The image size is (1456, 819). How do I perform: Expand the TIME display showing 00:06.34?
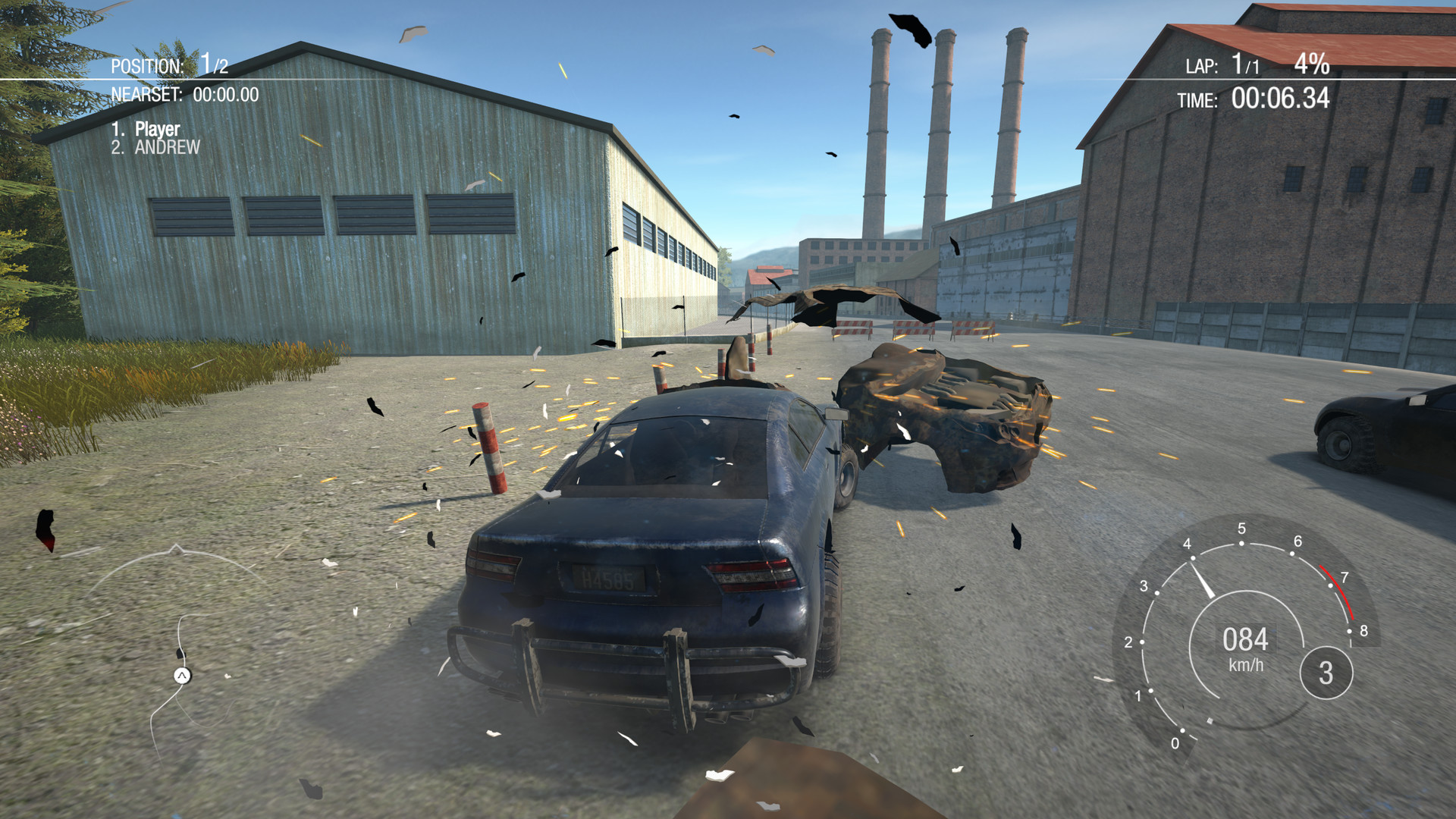[1282, 98]
